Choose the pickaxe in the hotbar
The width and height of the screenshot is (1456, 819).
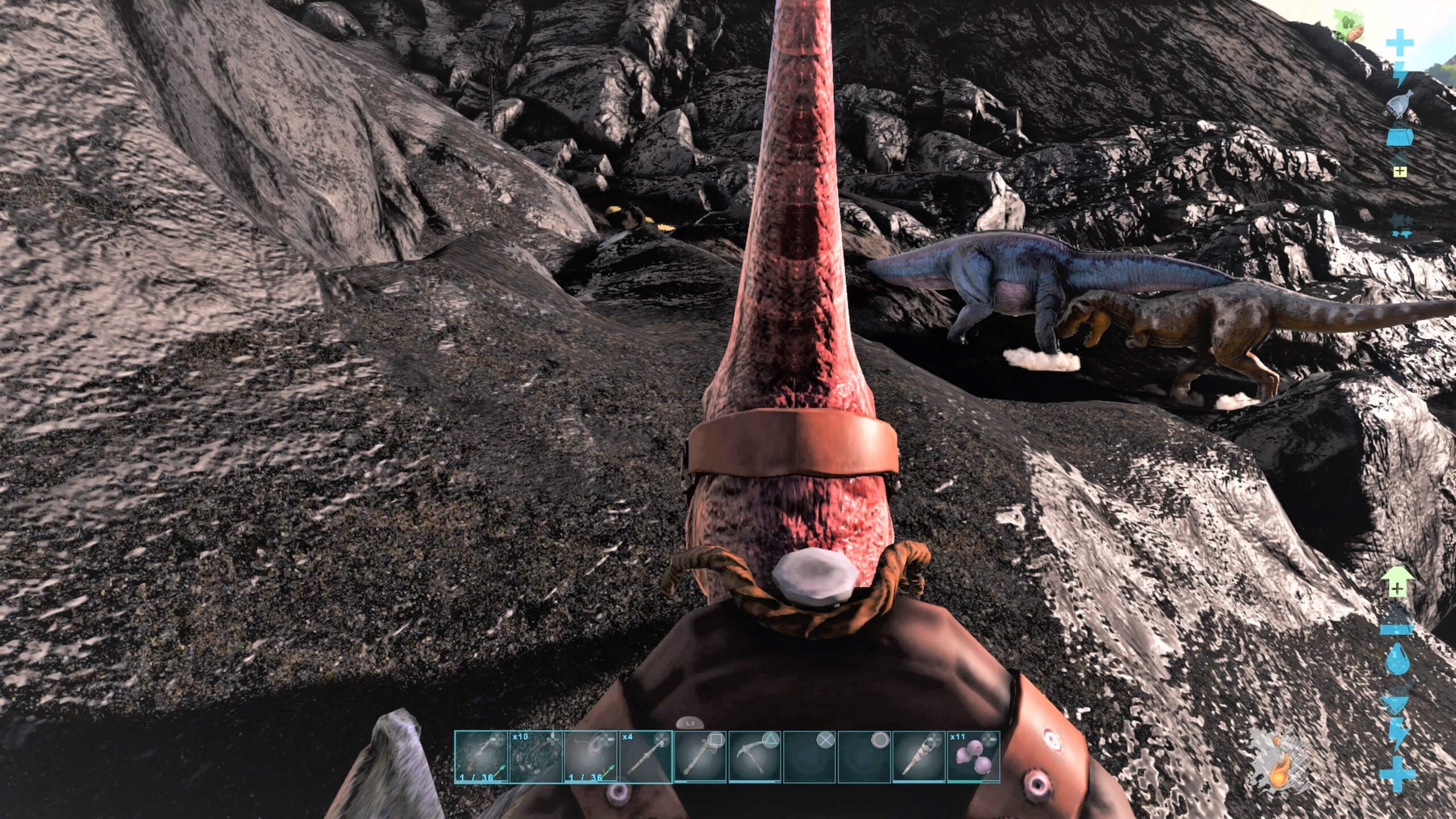click(754, 757)
